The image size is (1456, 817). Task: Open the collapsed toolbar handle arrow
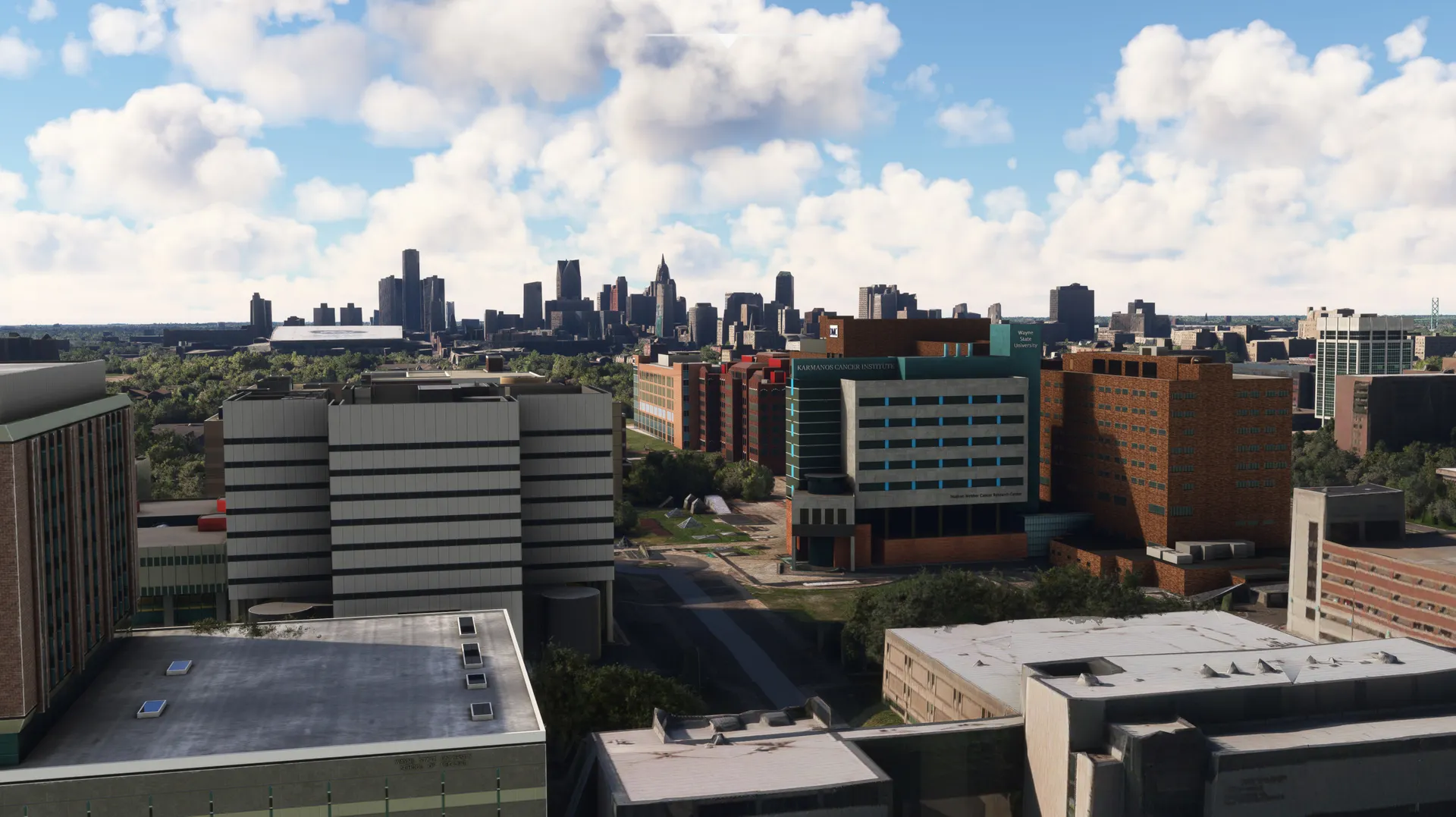728,41
